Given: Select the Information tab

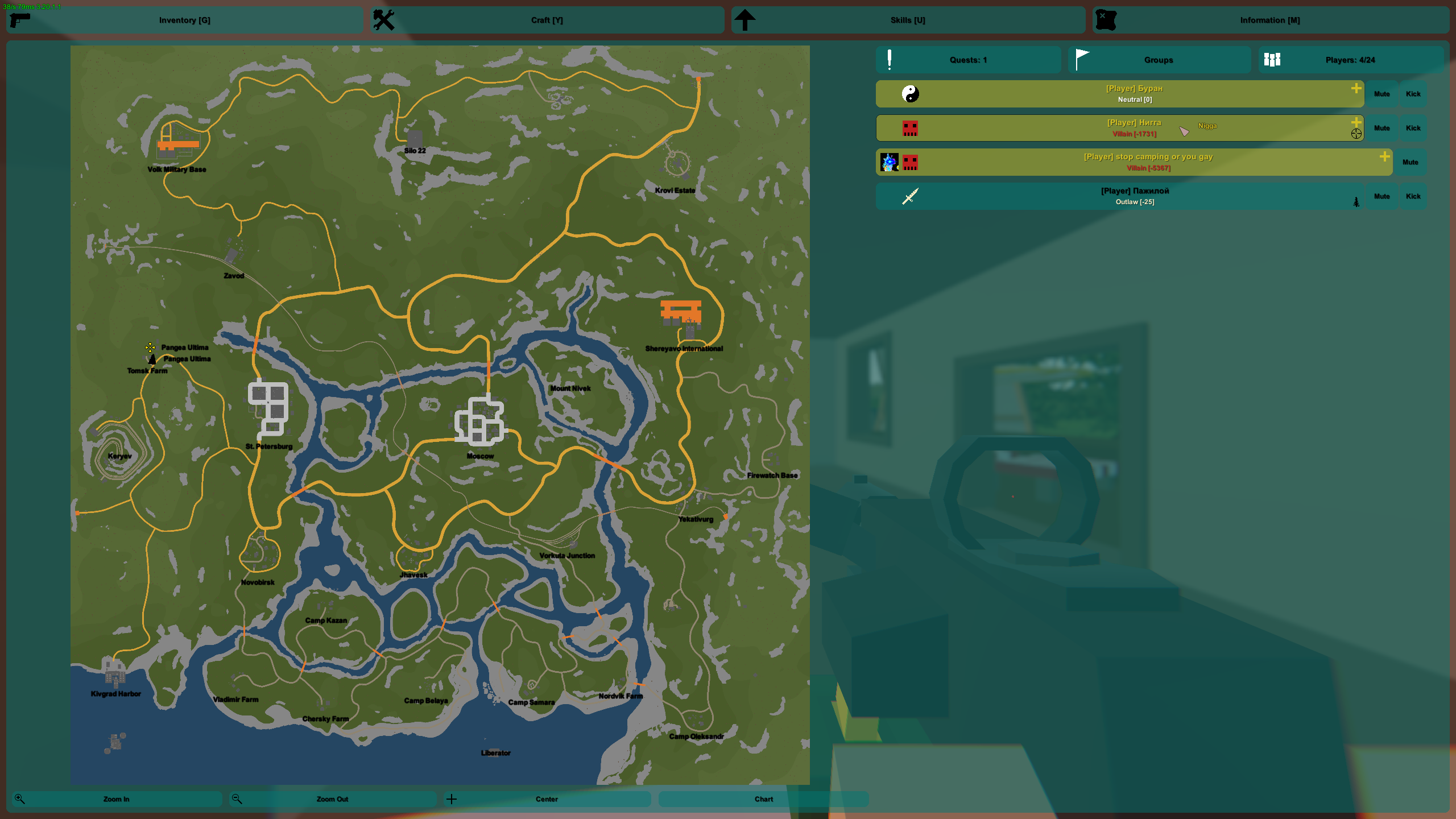Looking at the screenshot, I should point(1270,20).
